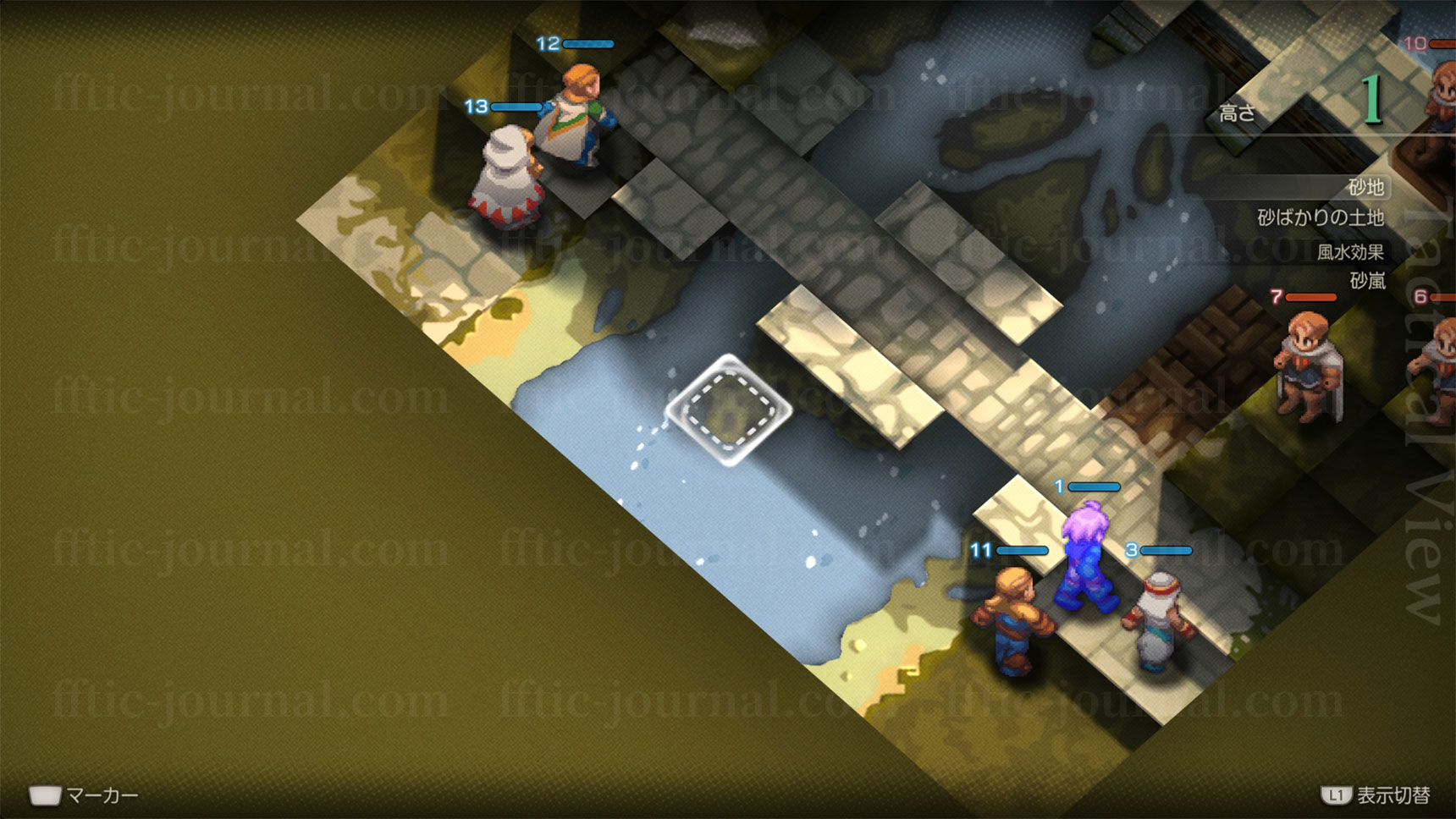The width and height of the screenshot is (1456, 819).
Task: Select the allied unit numbered 12
Action: (x=576, y=116)
